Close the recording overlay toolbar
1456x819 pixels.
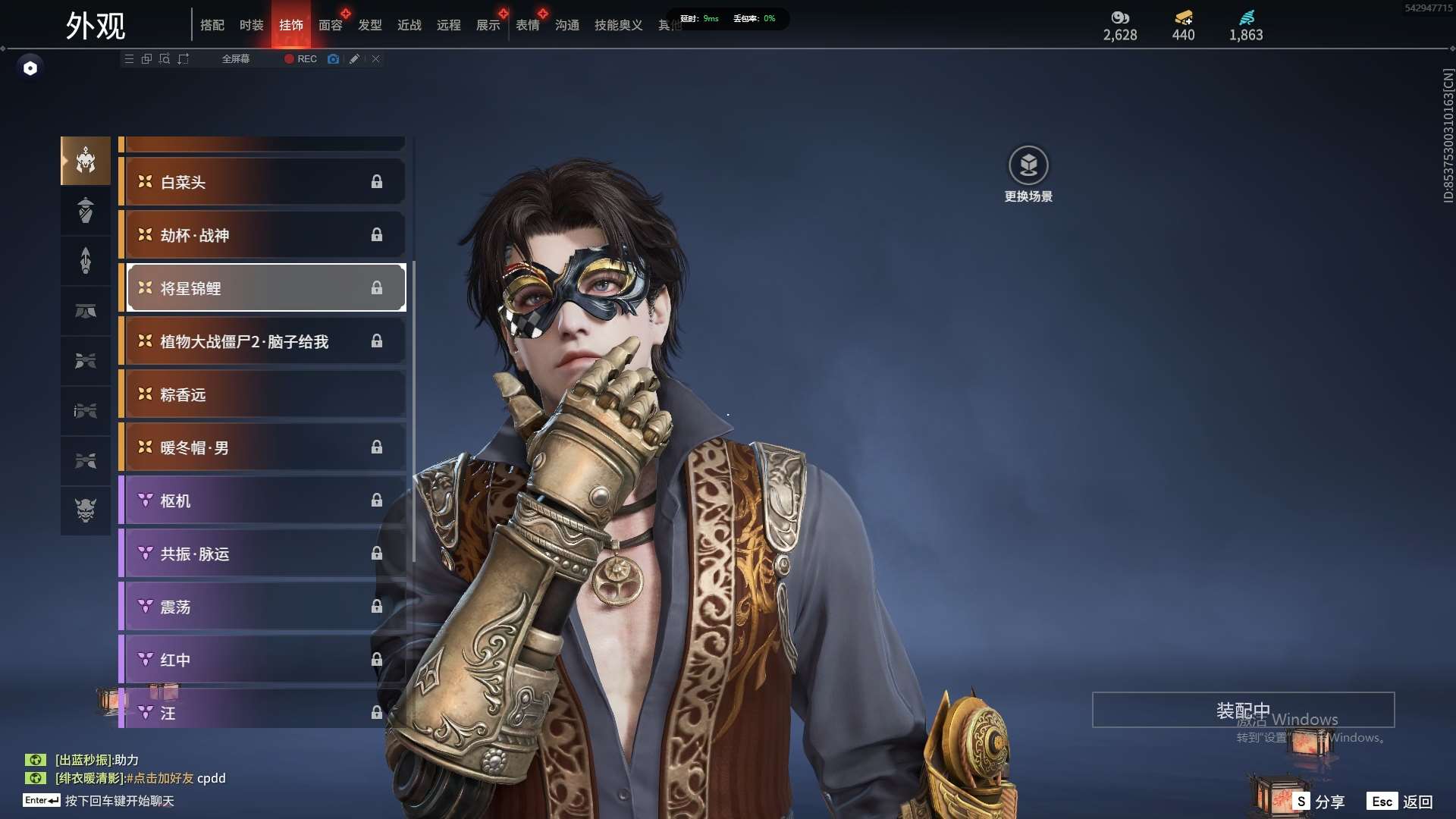(375, 58)
